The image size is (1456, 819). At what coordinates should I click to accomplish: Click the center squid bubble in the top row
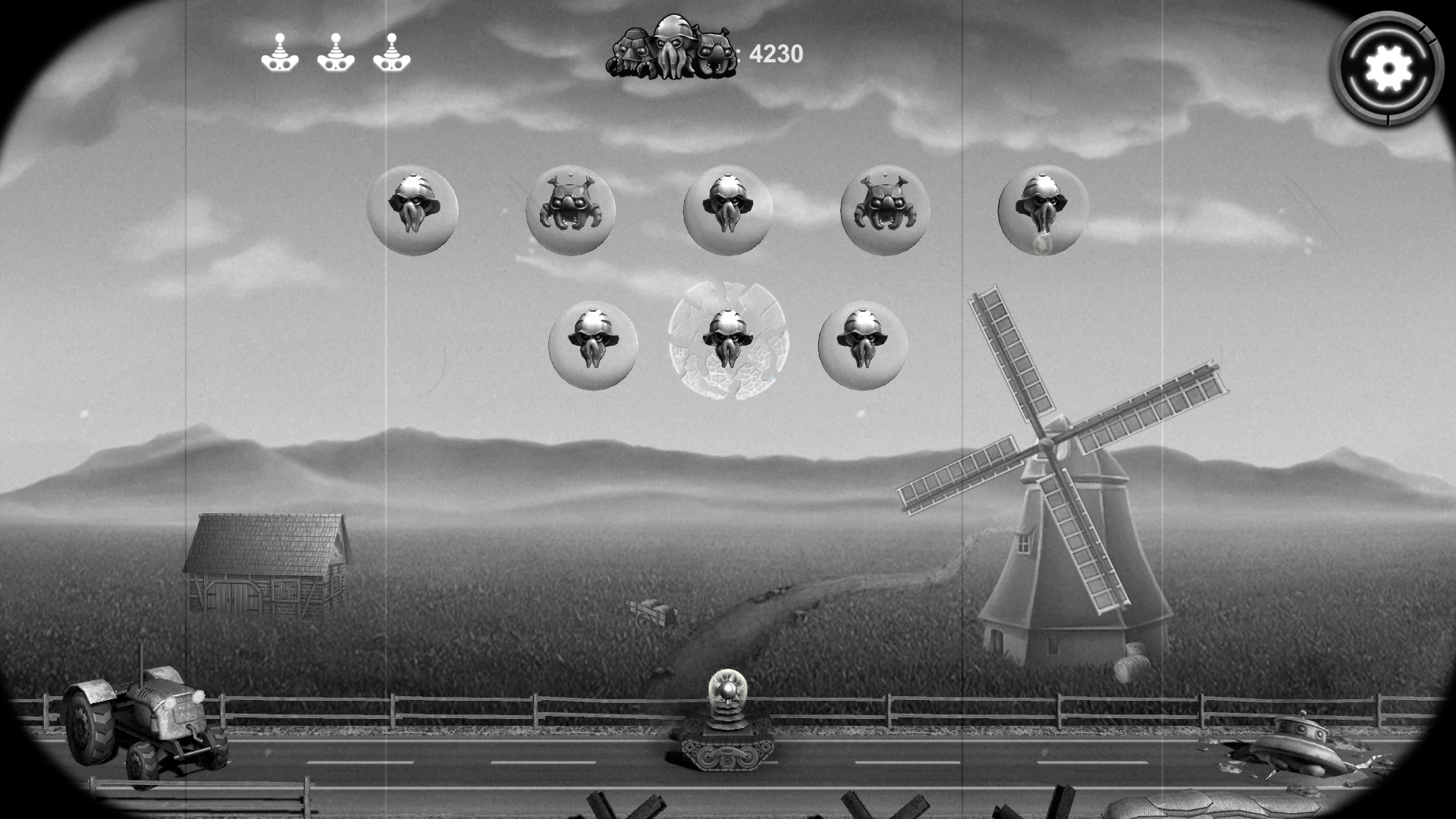[x=729, y=211]
